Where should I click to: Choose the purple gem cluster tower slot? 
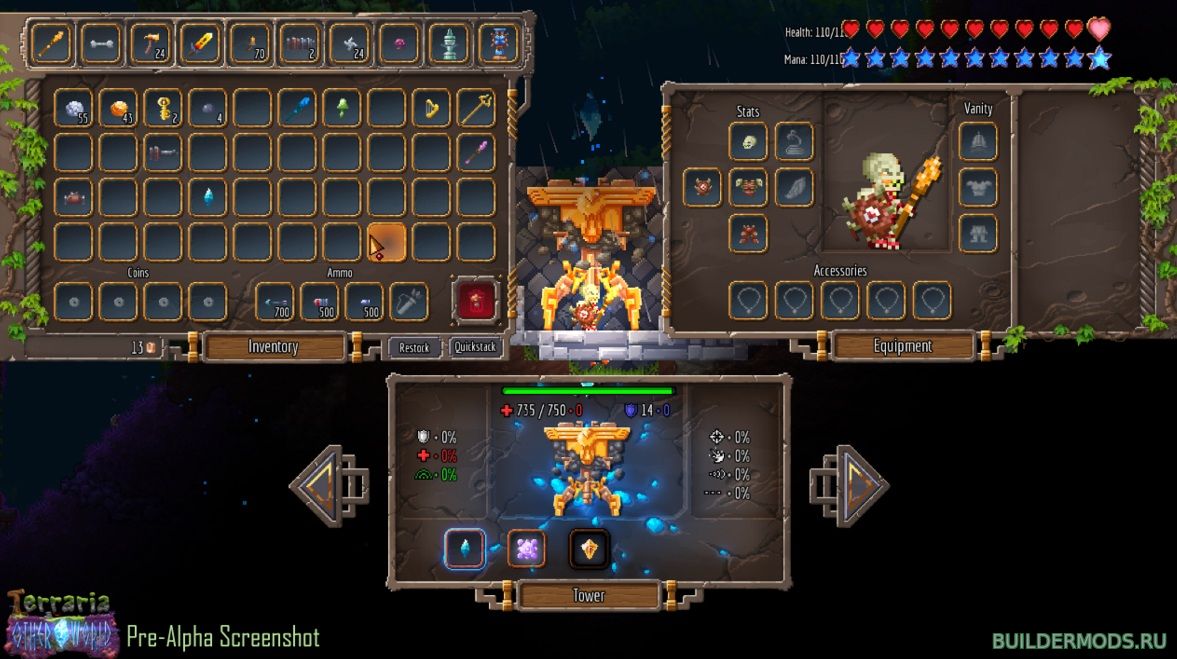pyautogui.click(x=526, y=548)
